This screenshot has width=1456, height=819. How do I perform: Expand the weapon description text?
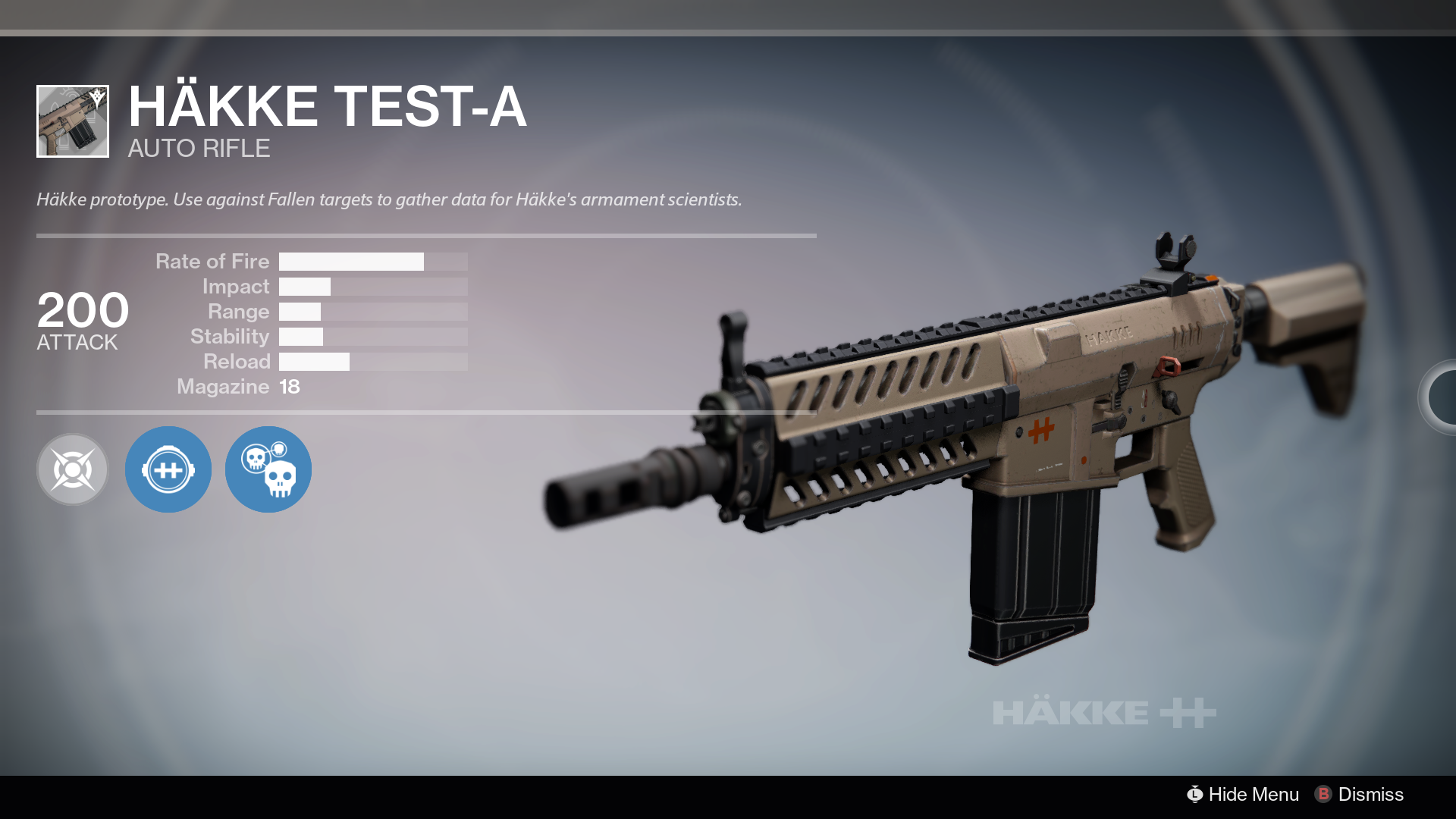click(390, 199)
